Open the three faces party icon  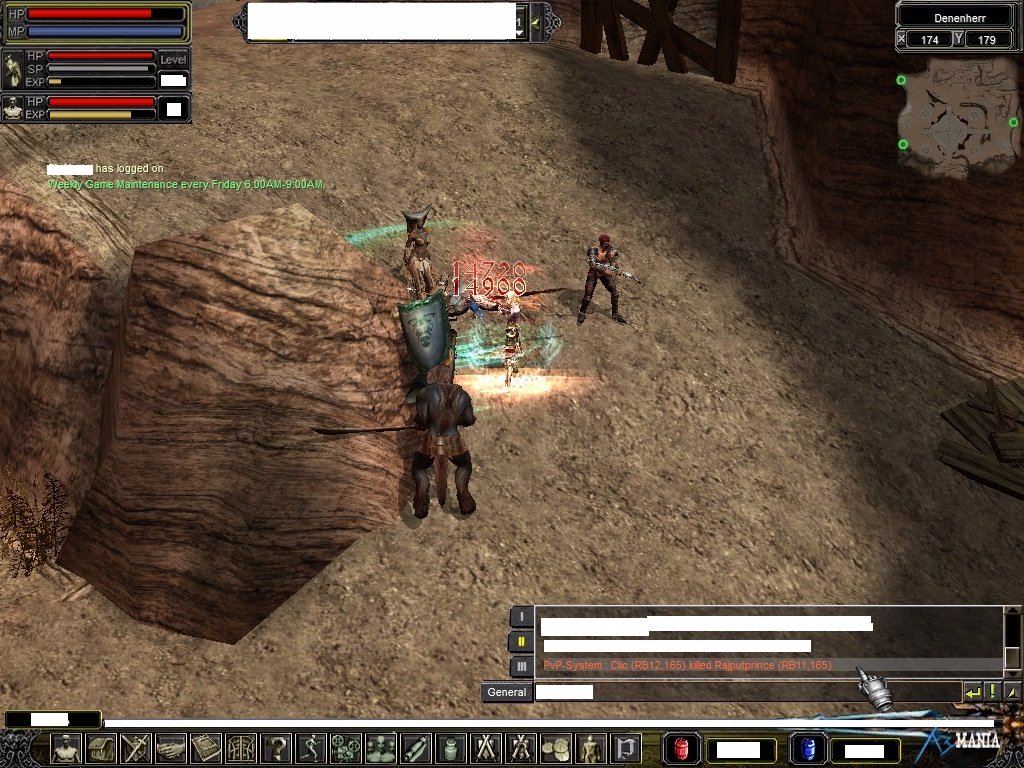[x=381, y=748]
